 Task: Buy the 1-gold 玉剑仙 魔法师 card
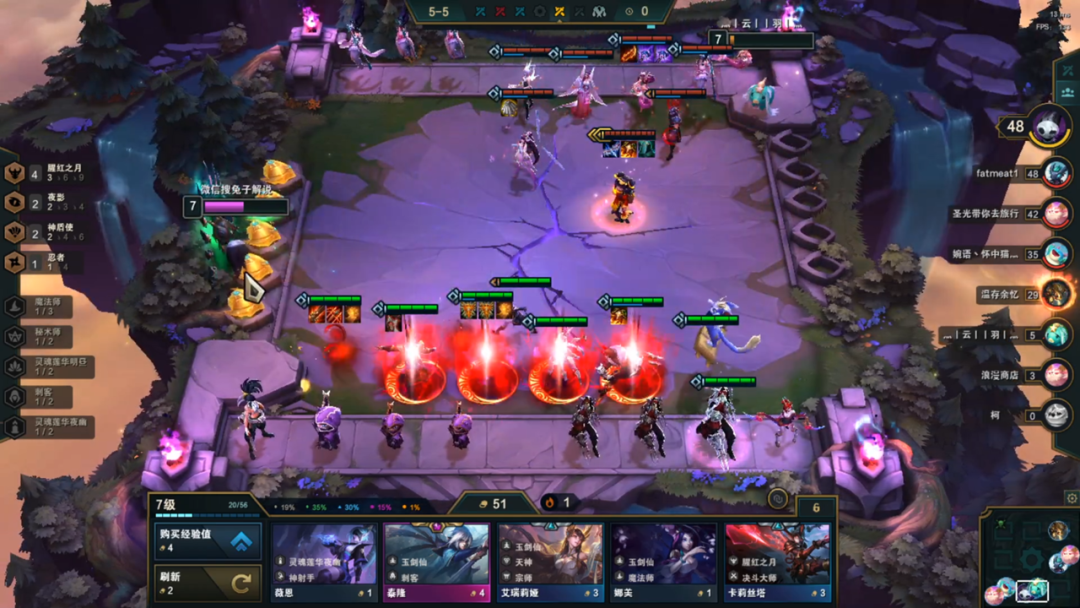[664, 562]
